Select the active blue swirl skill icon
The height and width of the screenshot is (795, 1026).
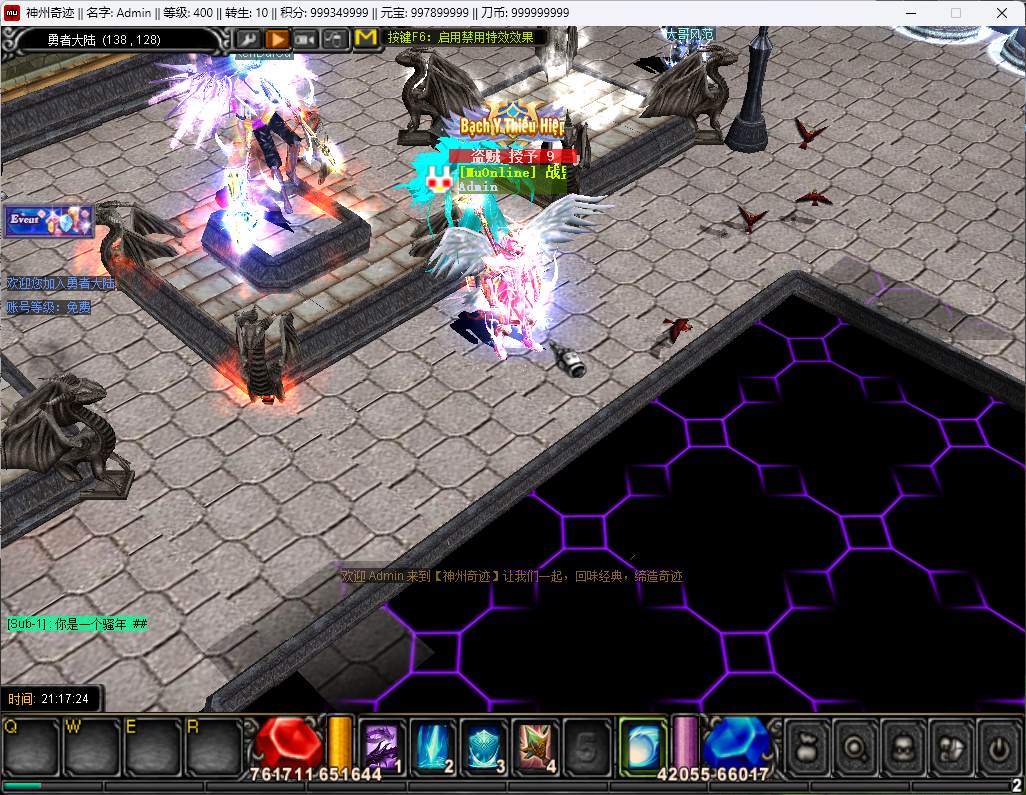click(x=643, y=746)
